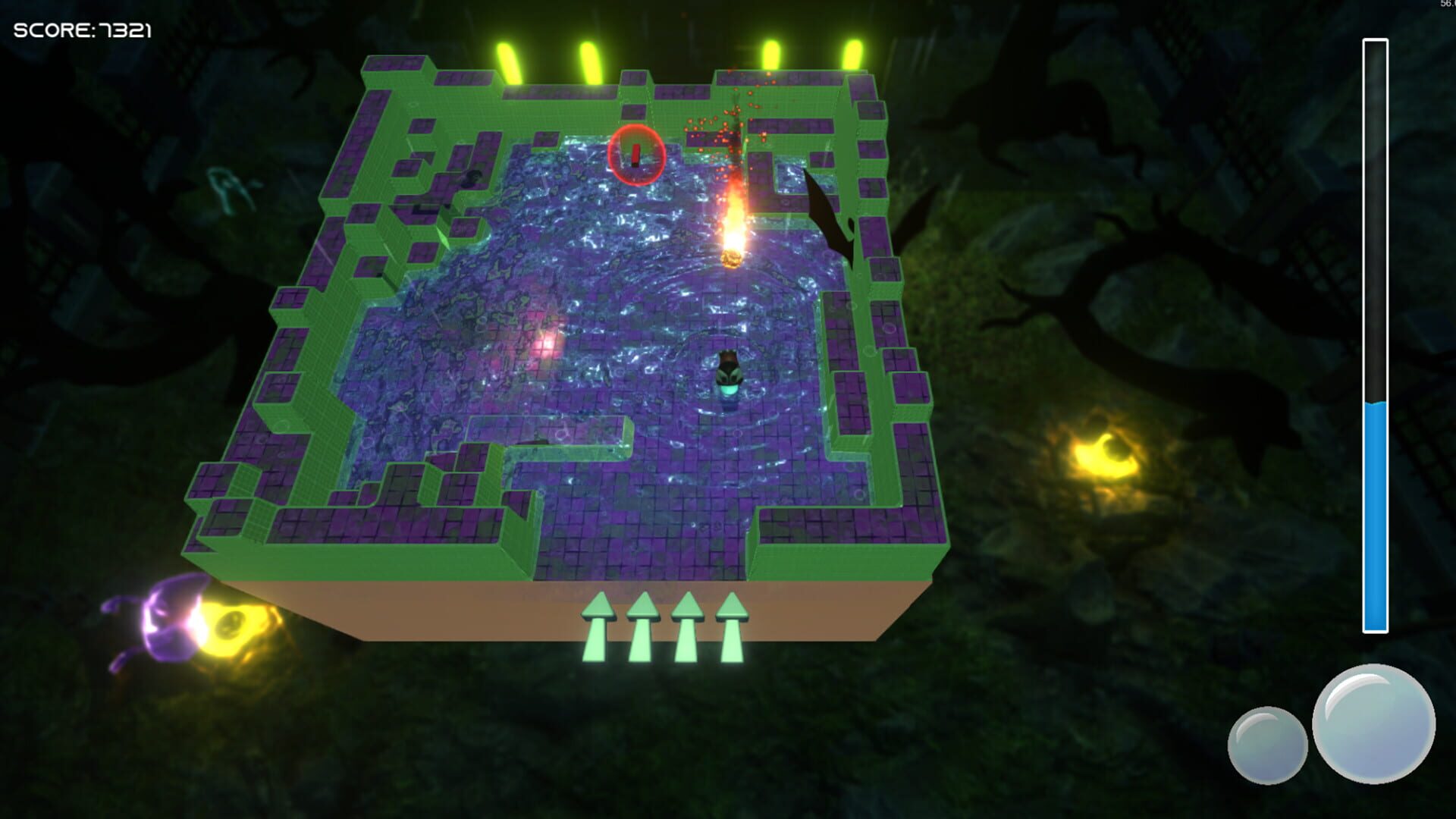Click the blue vertical progress bar
The image size is (1456, 819).
[1373, 516]
